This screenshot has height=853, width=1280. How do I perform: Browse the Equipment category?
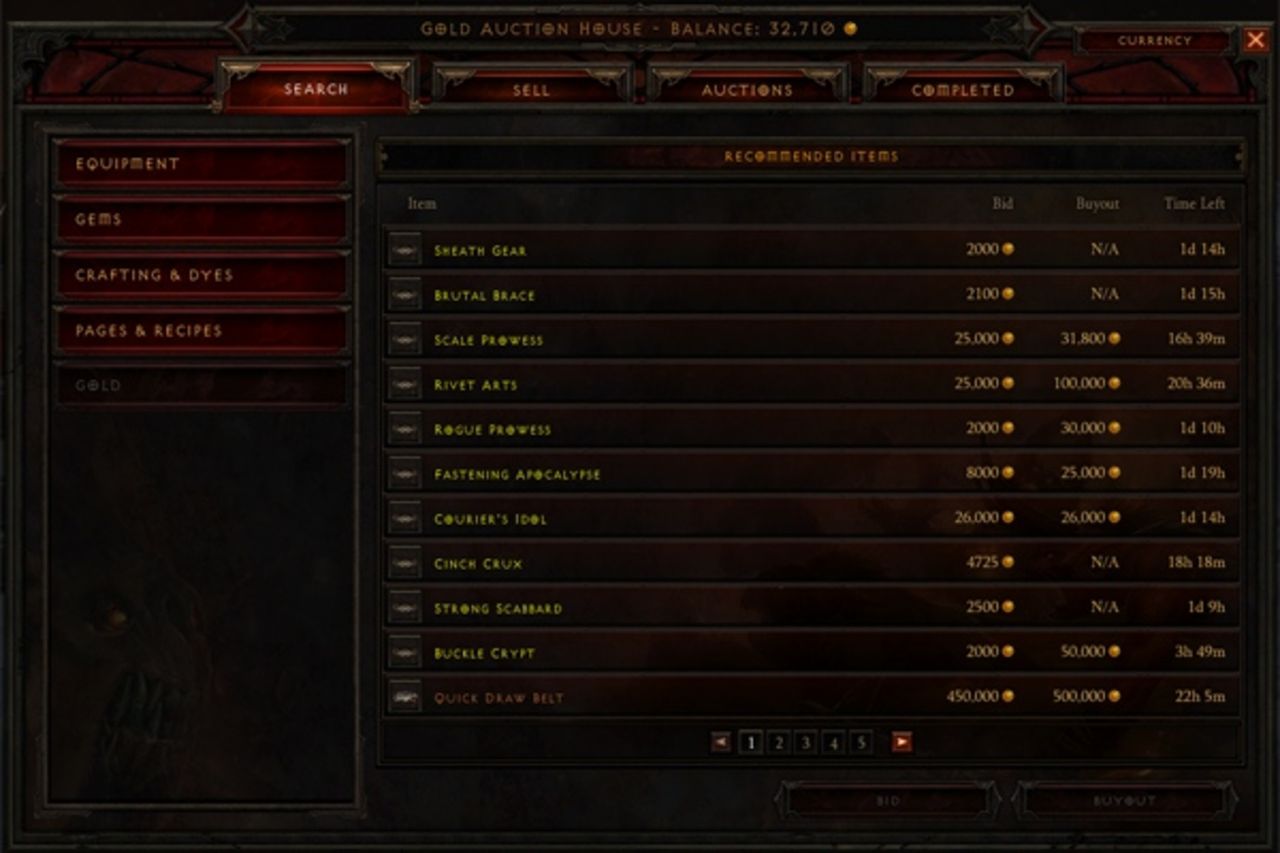pos(200,164)
